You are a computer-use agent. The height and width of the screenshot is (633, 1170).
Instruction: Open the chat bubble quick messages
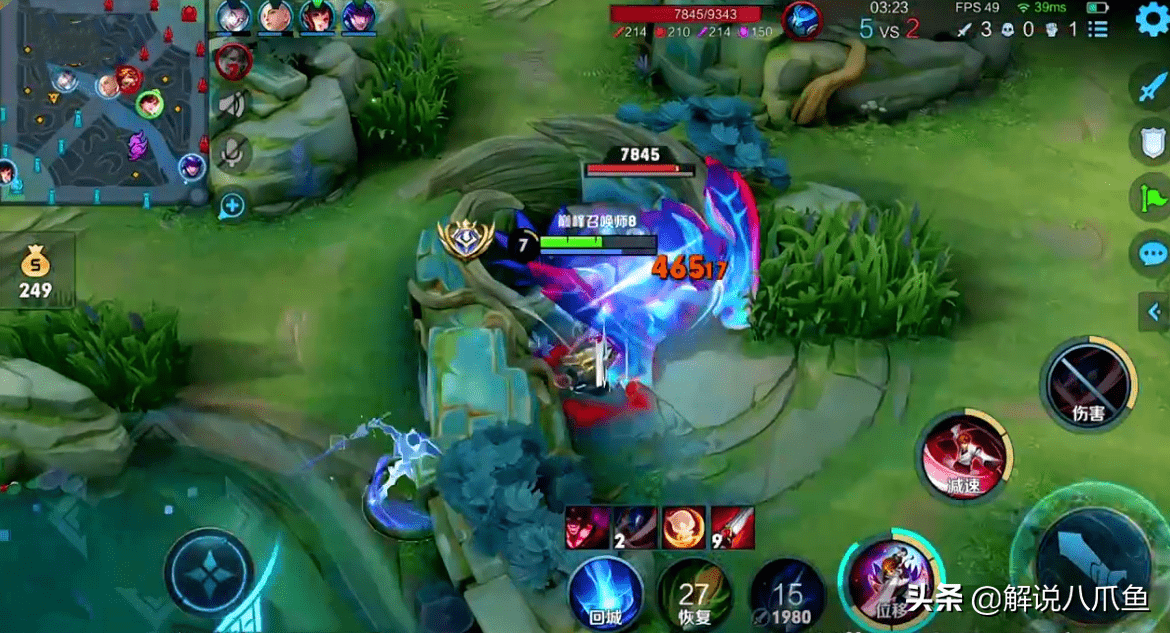click(1150, 253)
